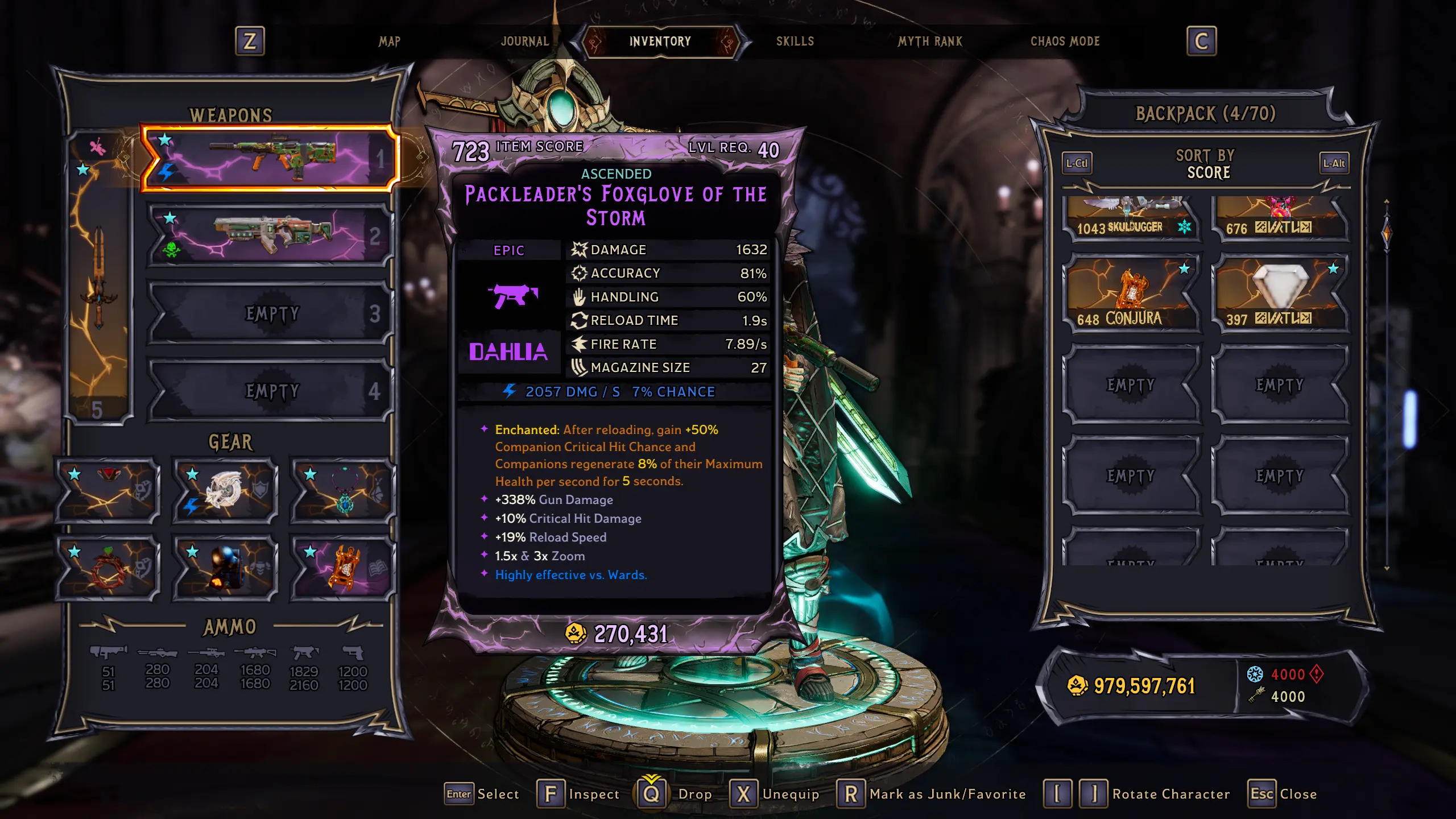Select the equipped orange spellbook gear slot

tap(343, 568)
